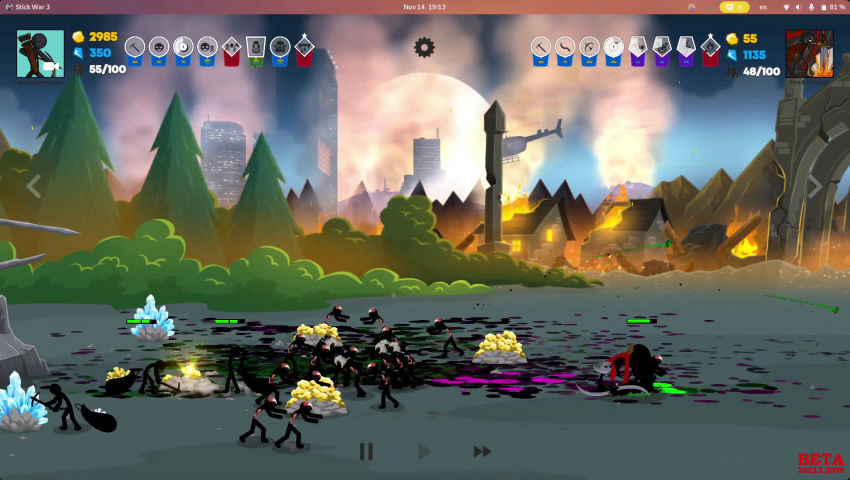Viewport: 850px width, 480px height.
Task: Pause the replay playback
Action: 366,452
